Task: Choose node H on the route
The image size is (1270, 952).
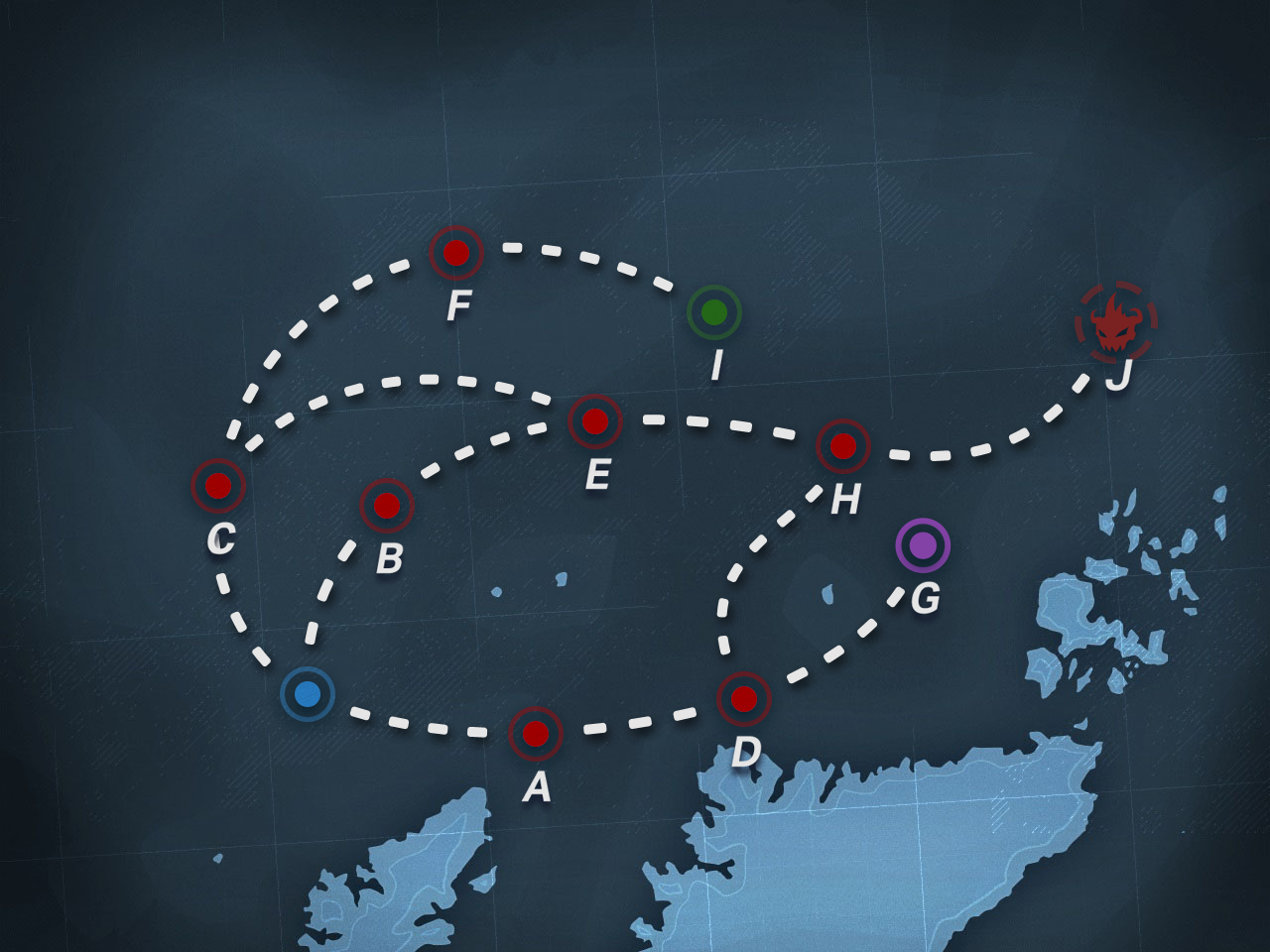Action: [x=843, y=446]
